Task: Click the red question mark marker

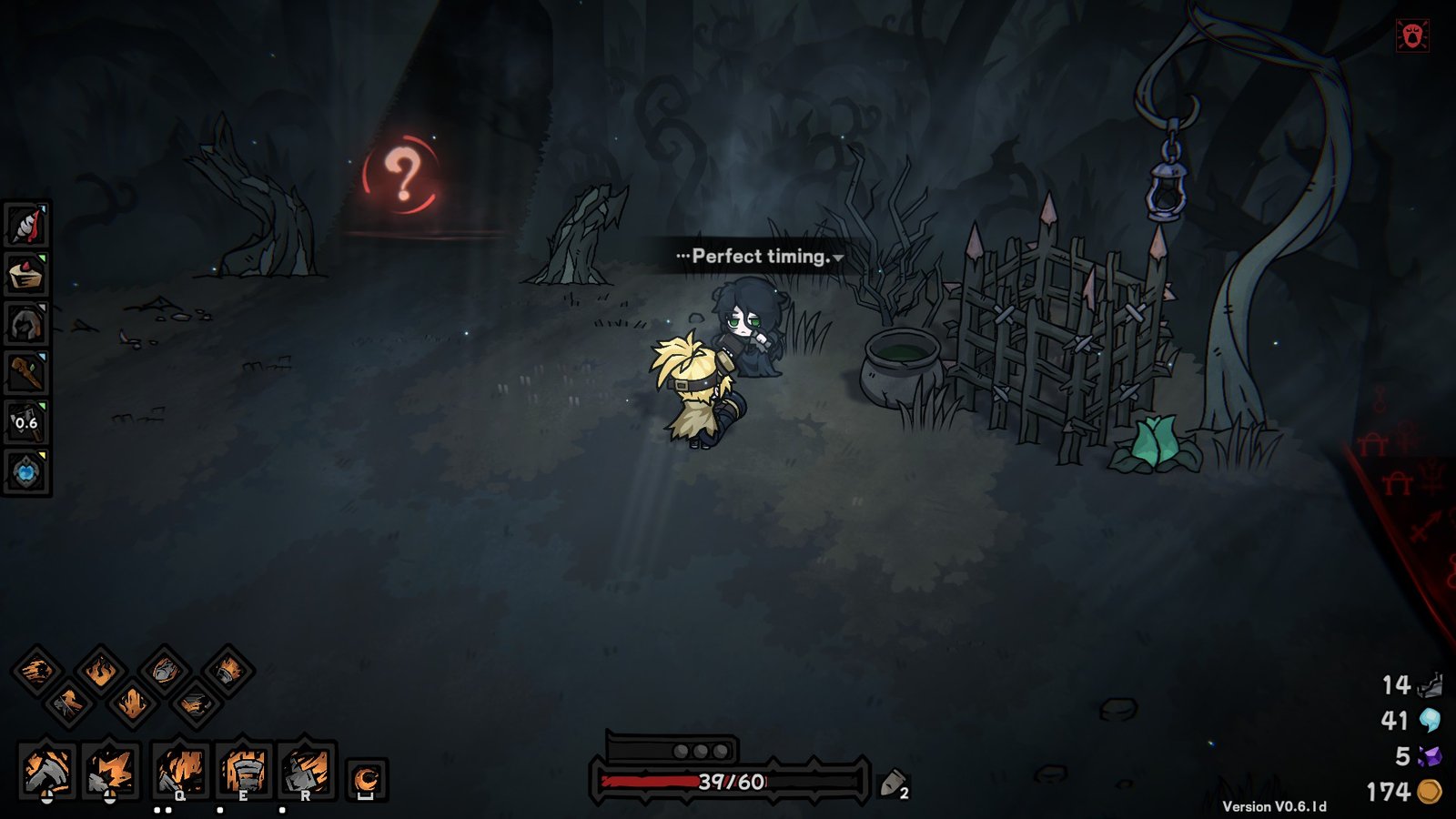Action: click(400, 175)
